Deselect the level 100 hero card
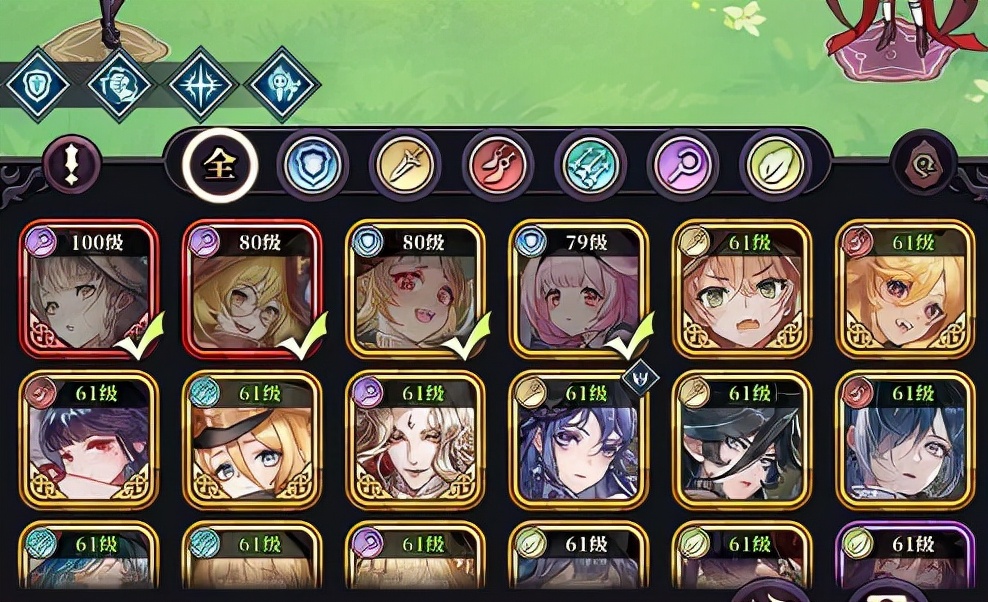Screen dimensions: 988x602 tap(88, 290)
